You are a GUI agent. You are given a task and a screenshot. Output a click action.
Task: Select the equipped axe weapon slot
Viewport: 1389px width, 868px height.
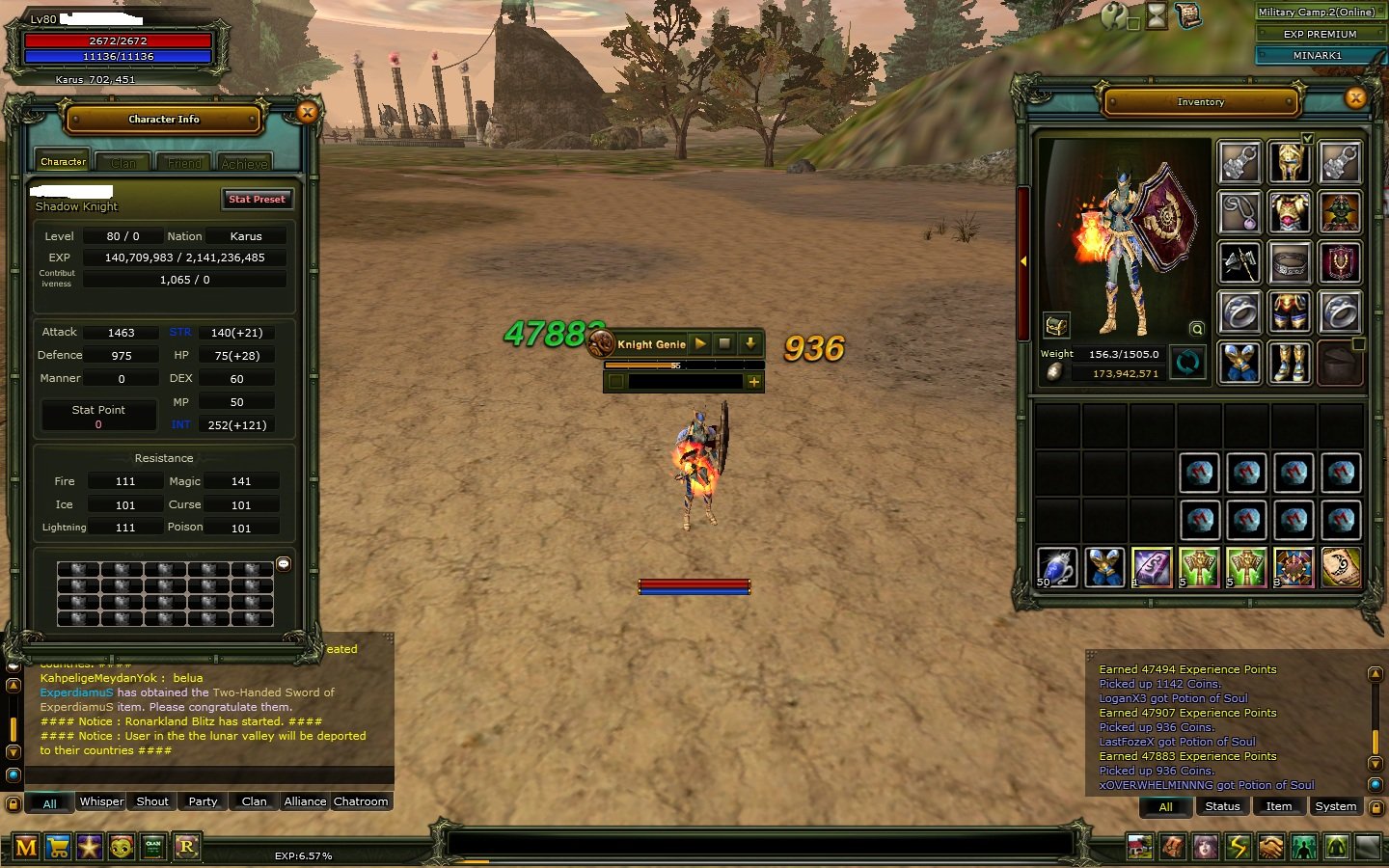tap(1239, 262)
